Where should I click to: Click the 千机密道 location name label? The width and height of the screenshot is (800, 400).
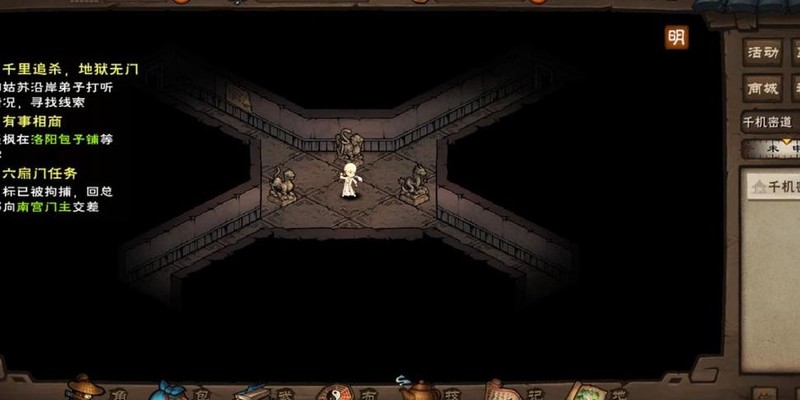click(x=768, y=122)
